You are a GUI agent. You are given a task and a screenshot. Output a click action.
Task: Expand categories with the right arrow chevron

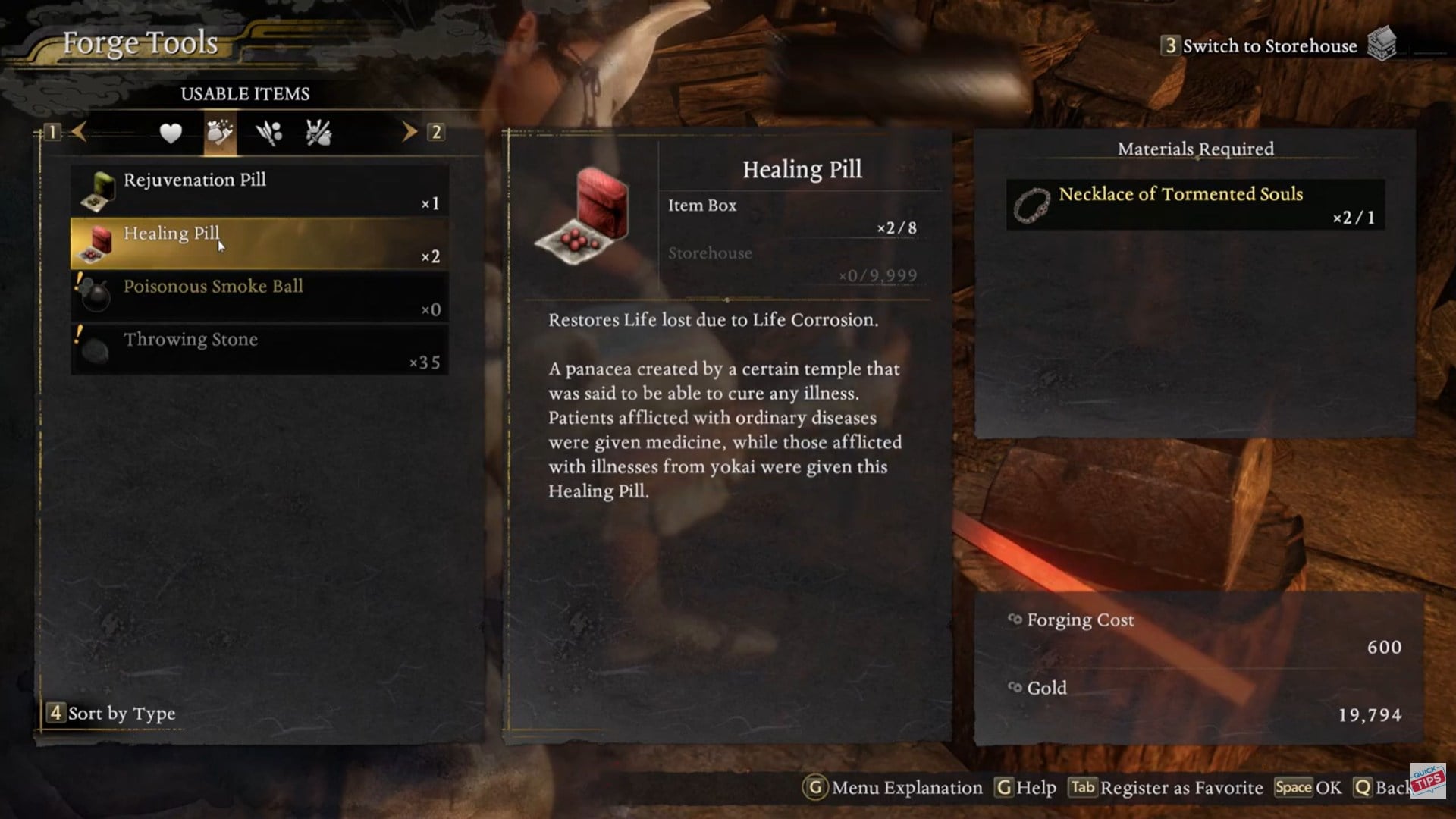409,133
